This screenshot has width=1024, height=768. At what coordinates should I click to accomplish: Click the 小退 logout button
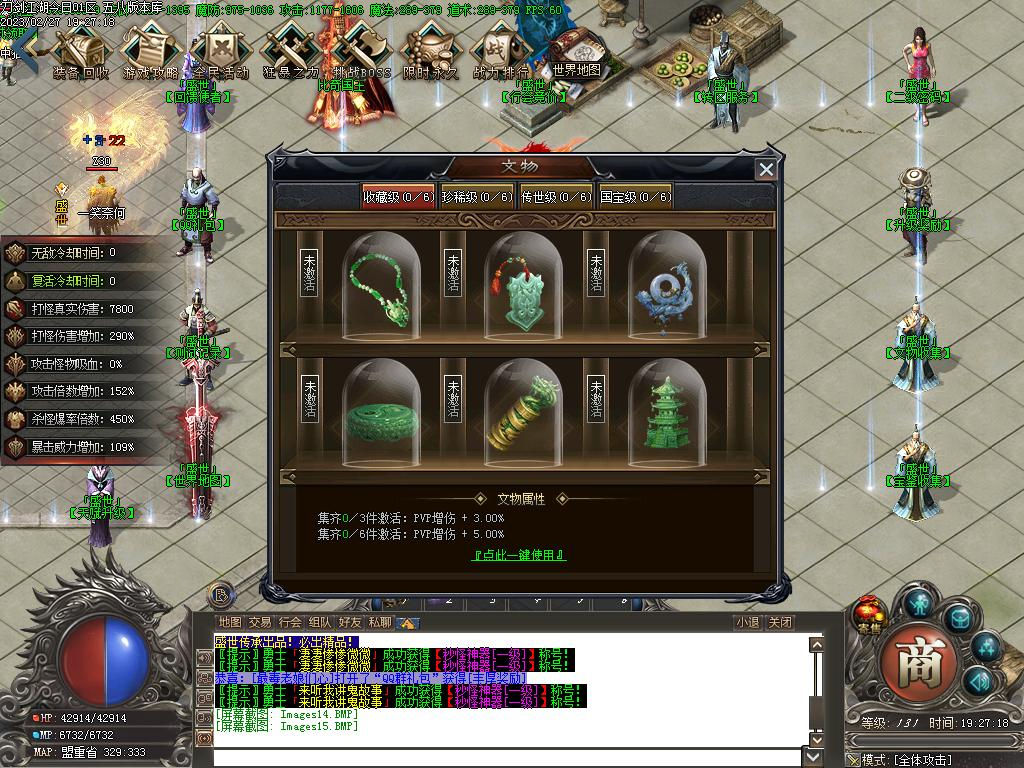[x=747, y=622]
